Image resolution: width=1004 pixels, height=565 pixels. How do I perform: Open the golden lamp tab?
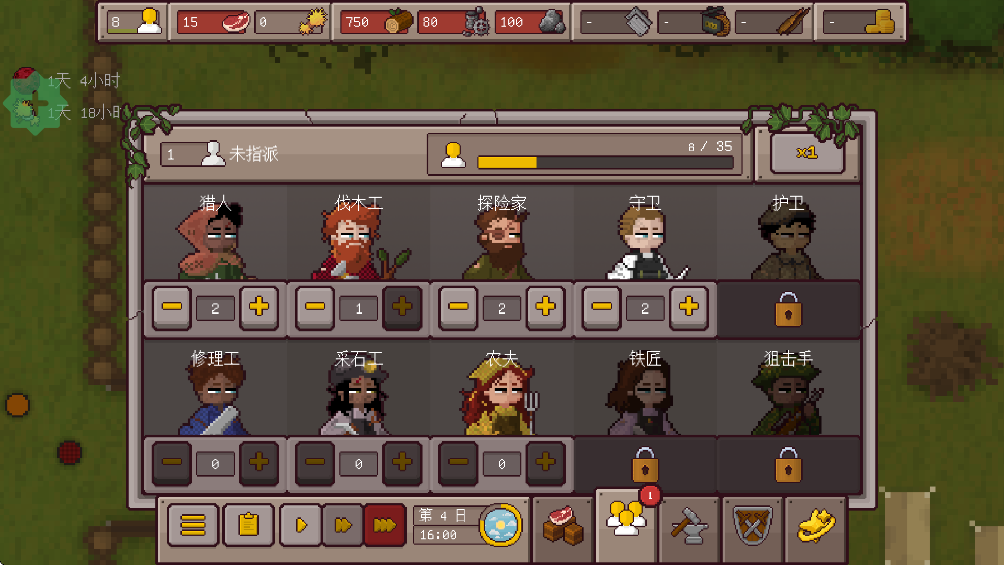(x=815, y=525)
